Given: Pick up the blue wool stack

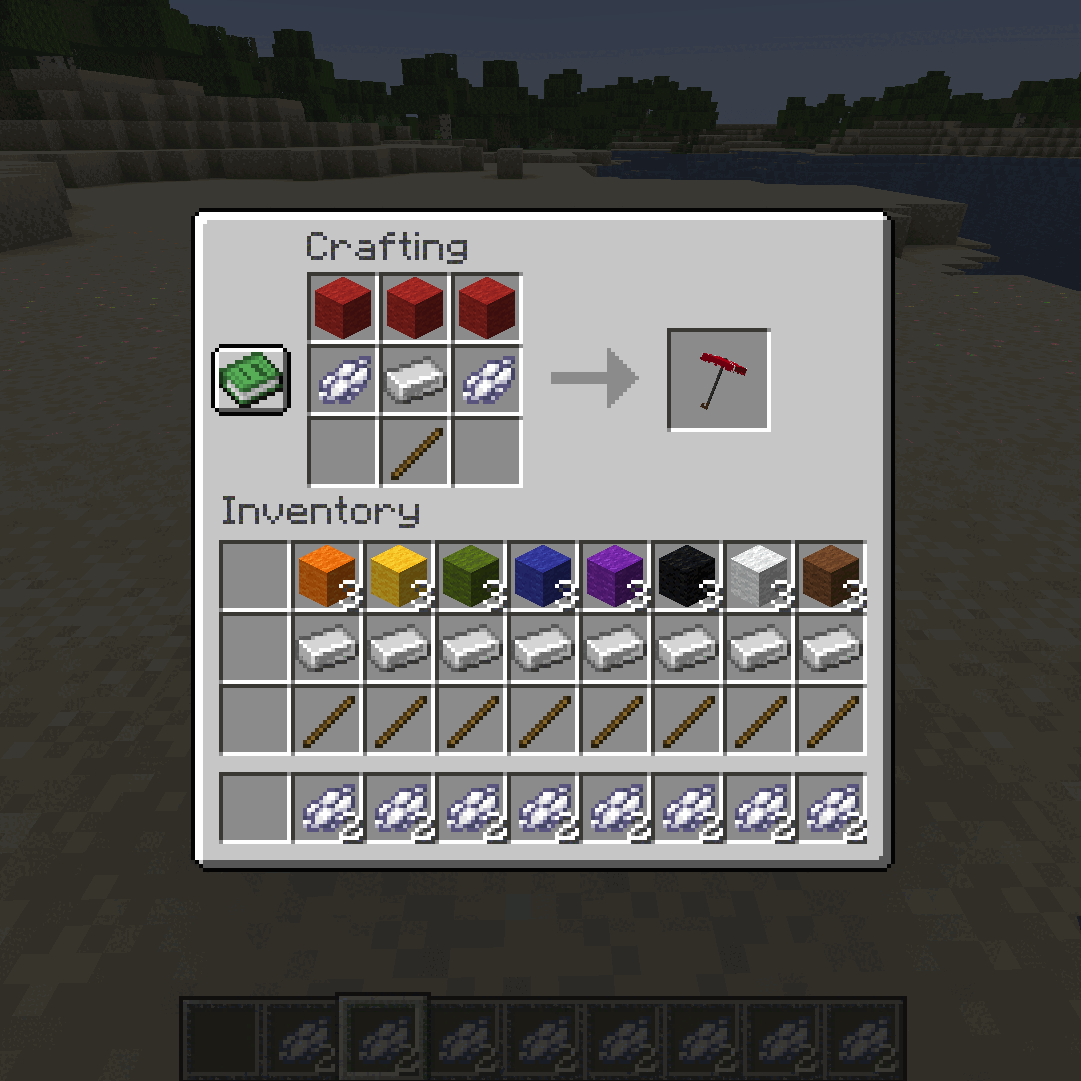Looking at the screenshot, I should coord(543,576).
